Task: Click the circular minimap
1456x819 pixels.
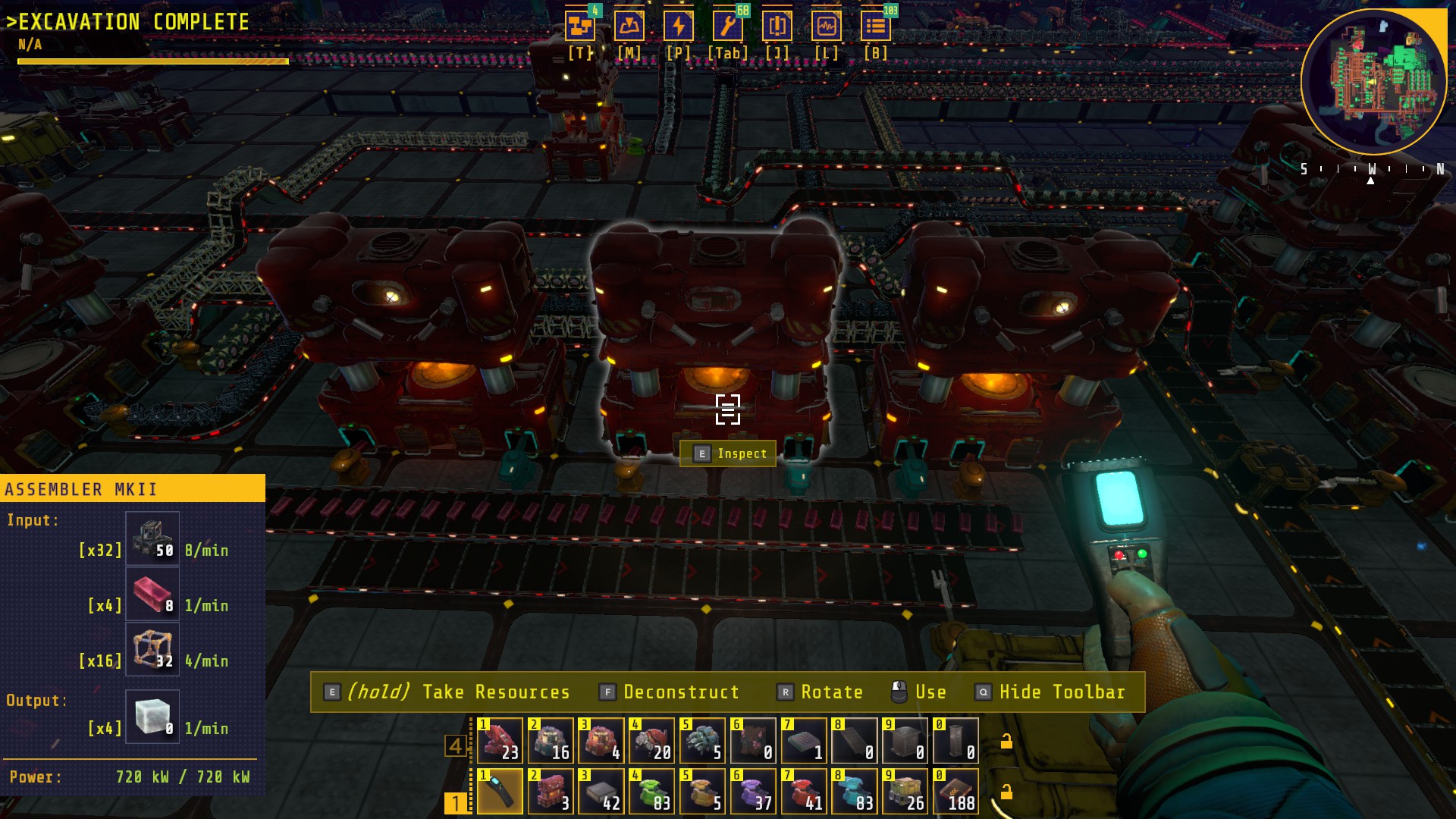Action: (x=1373, y=82)
